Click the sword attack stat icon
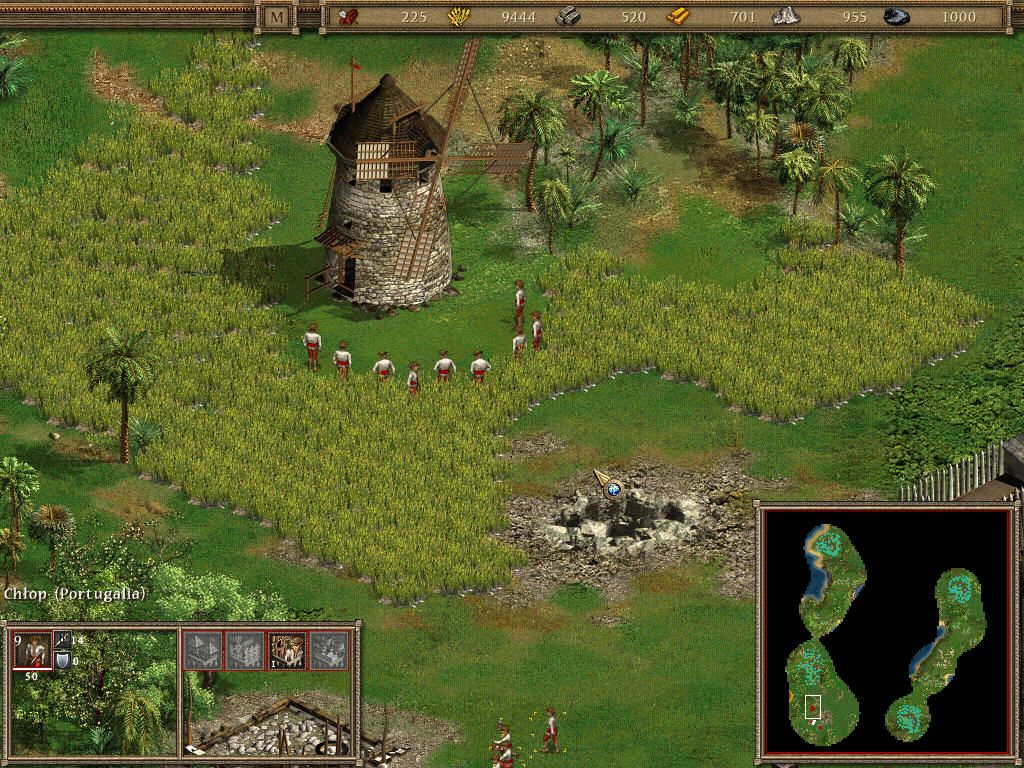Image resolution: width=1024 pixels, height=768 pixels. 61,640
